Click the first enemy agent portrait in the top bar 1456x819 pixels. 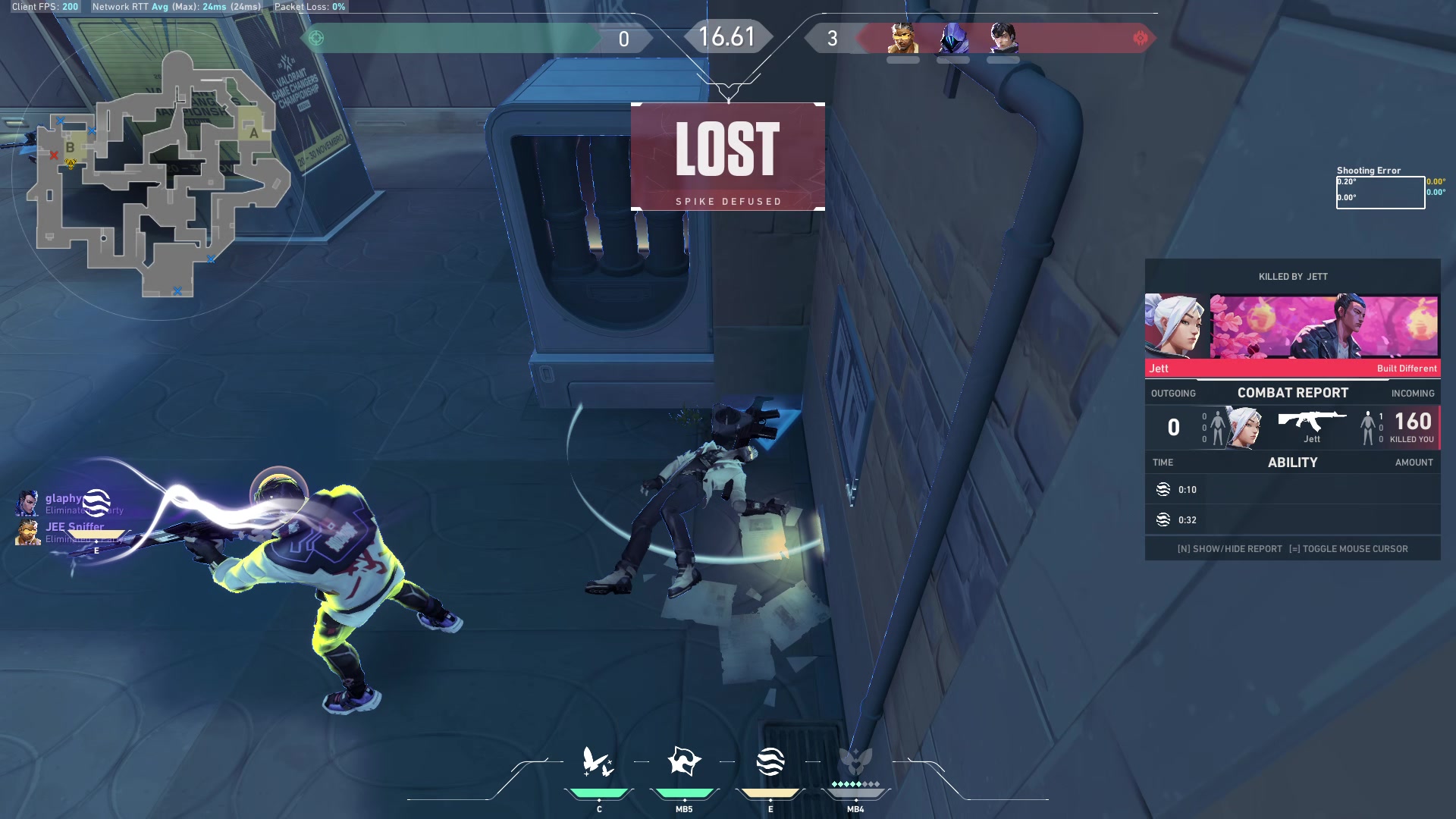903,38
